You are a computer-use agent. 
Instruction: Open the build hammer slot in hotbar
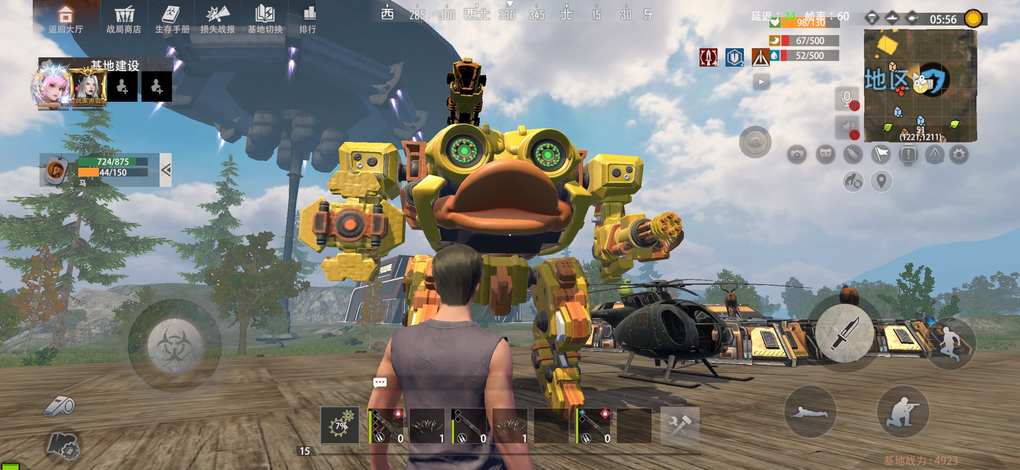click(x=680, y=425)
